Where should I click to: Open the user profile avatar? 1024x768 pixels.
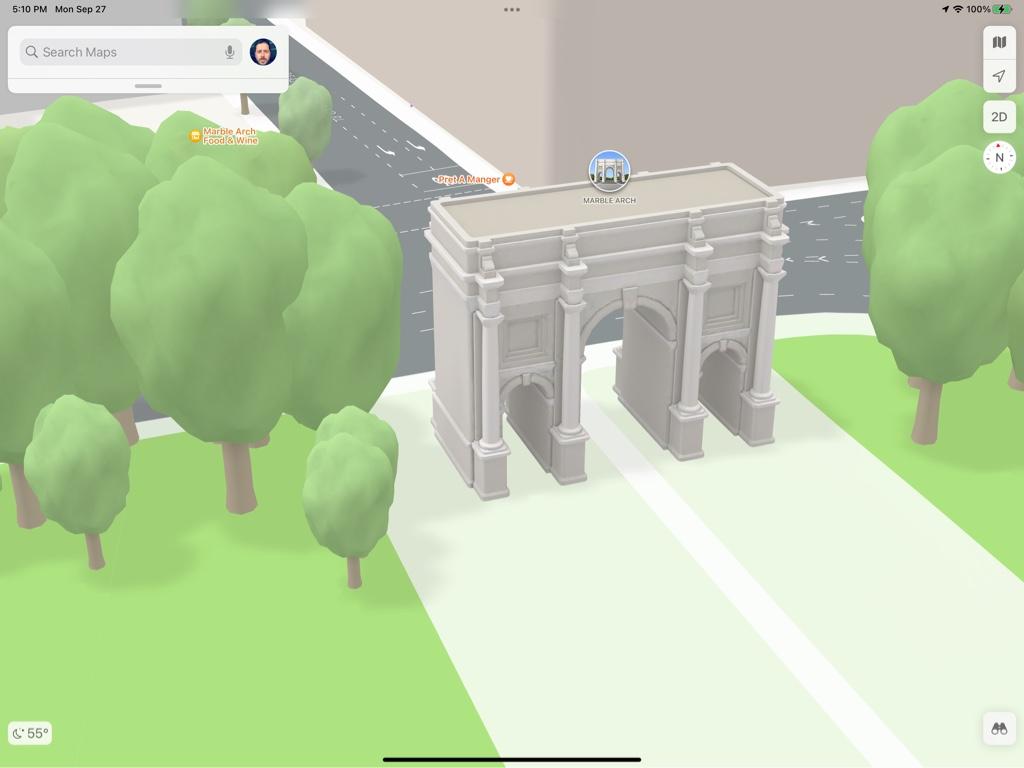click(263, 52)
